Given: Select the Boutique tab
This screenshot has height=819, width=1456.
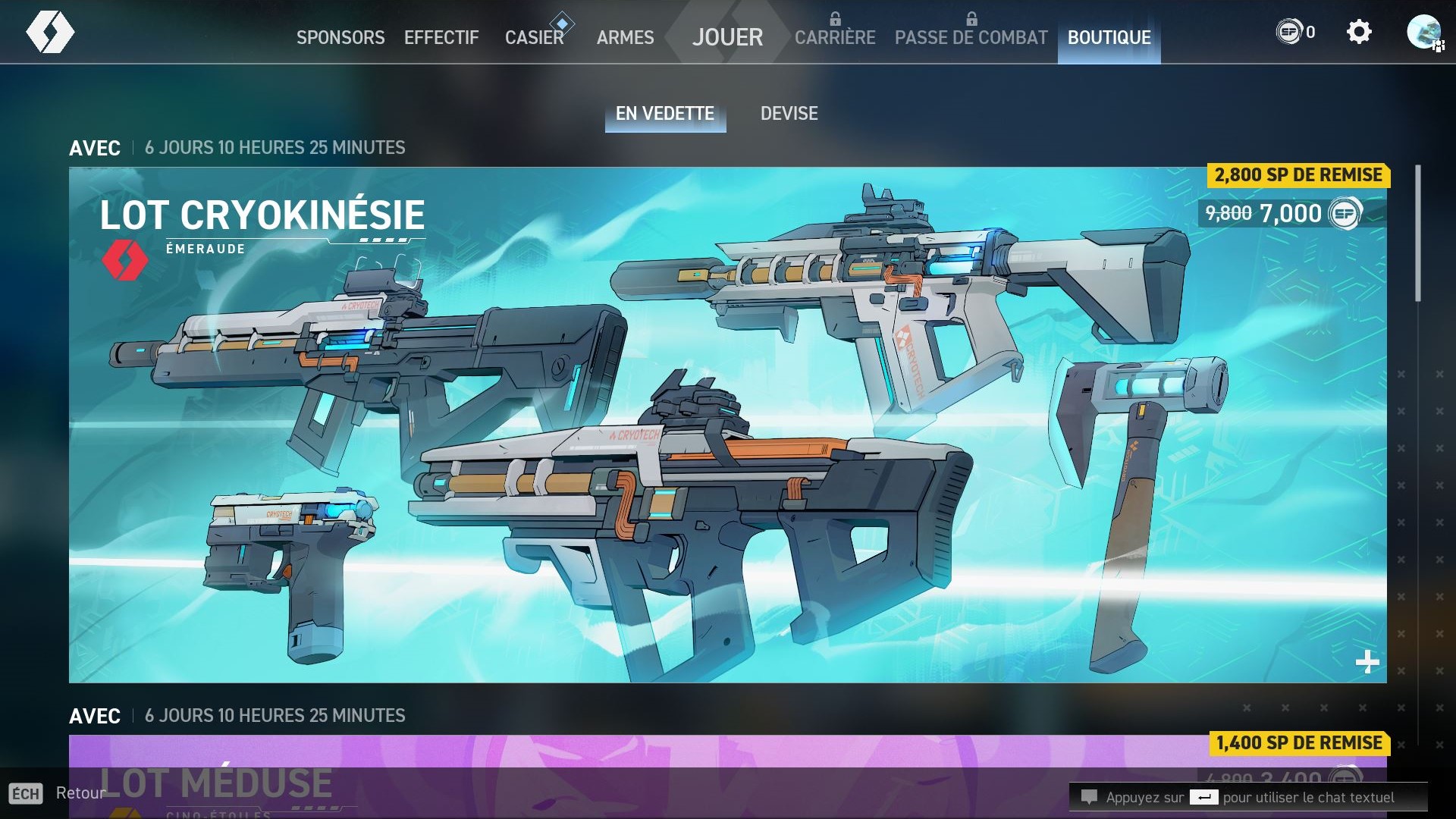Looking at the screenshot, I should (1109, 37).
